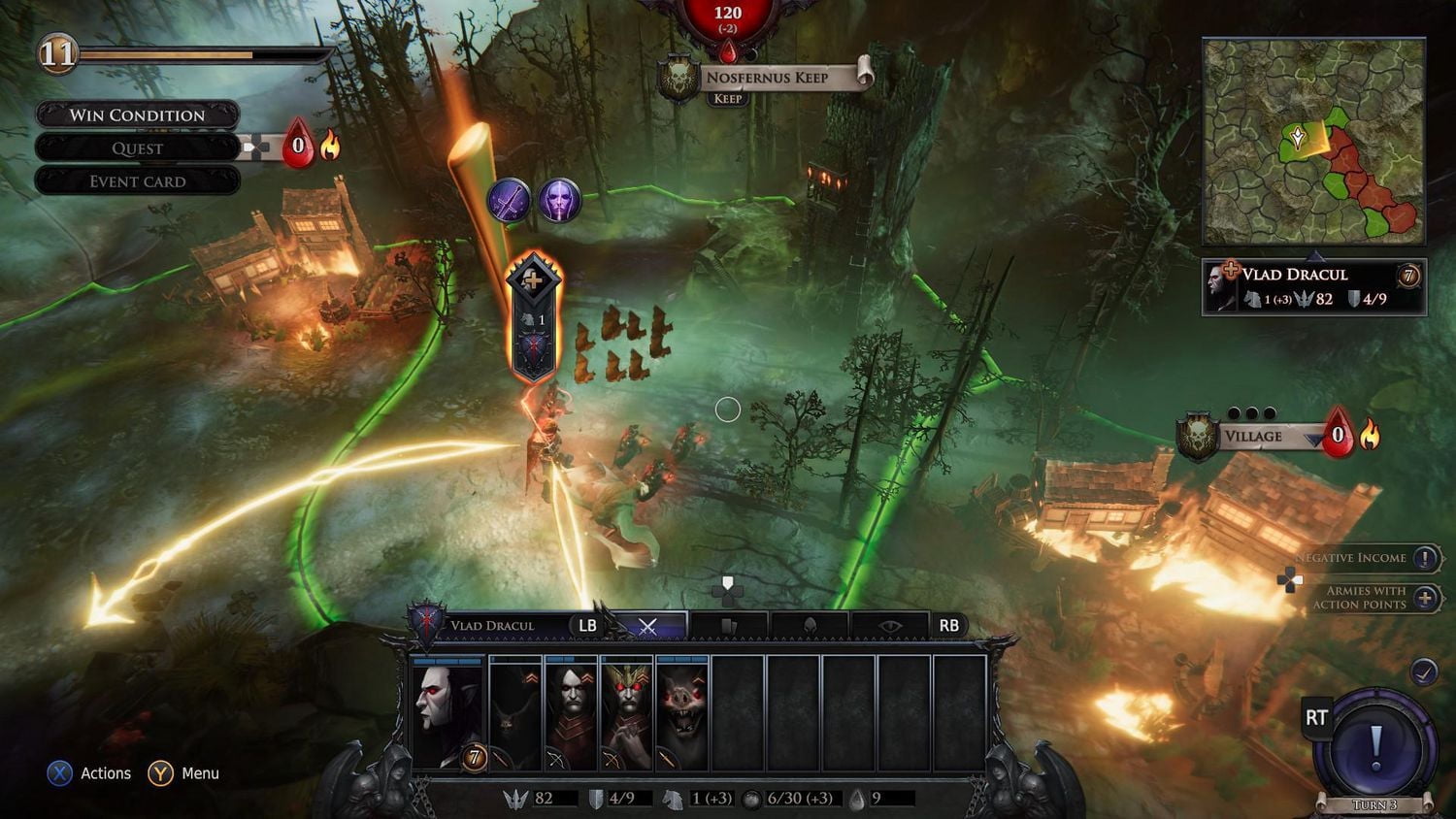Open the Event Card panel
The height and width of the screenshot is (819, 1456).
[x=136, y=180]
